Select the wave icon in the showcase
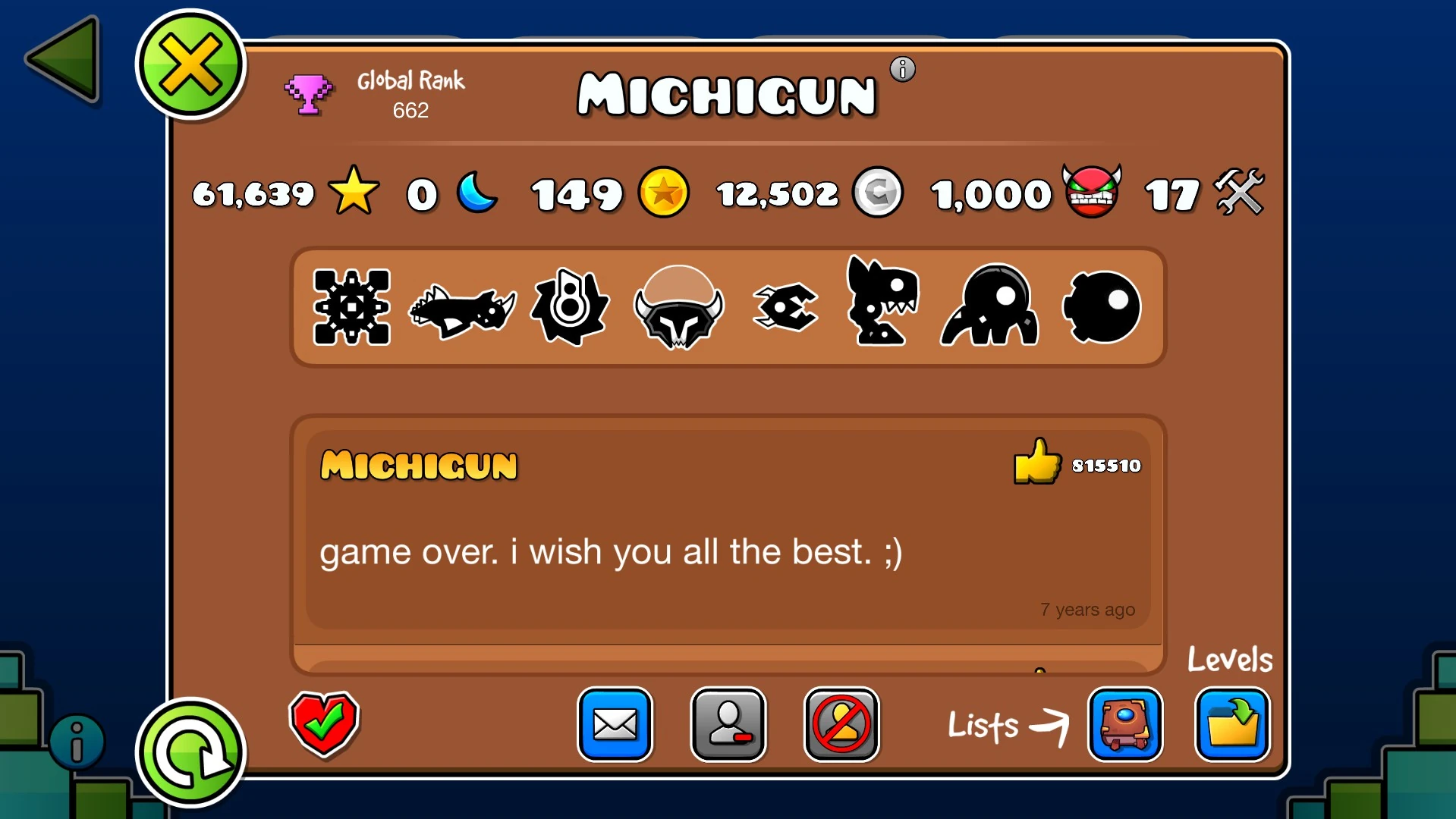The image size is (1456, 819). tap(785, 307)
